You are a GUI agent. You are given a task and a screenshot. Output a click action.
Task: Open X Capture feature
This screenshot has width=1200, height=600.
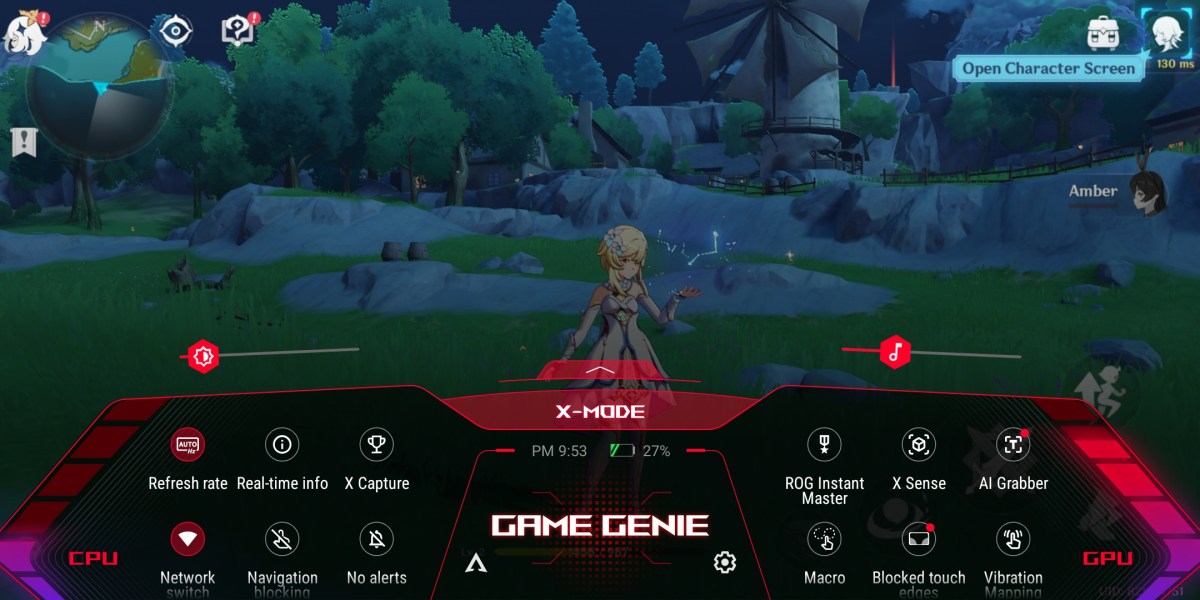377,444
